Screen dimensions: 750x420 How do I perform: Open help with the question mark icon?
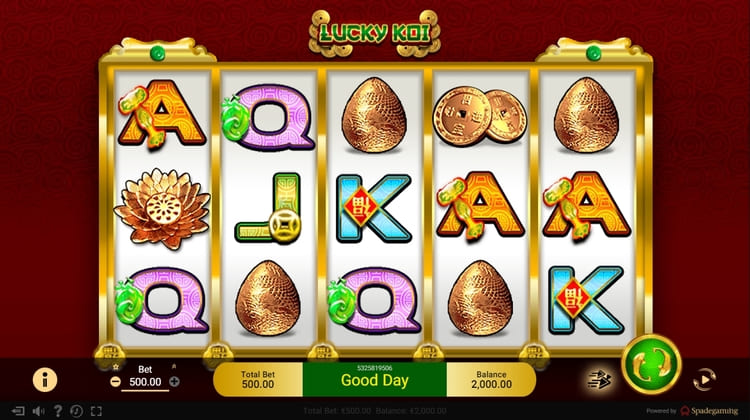[57, 411]
